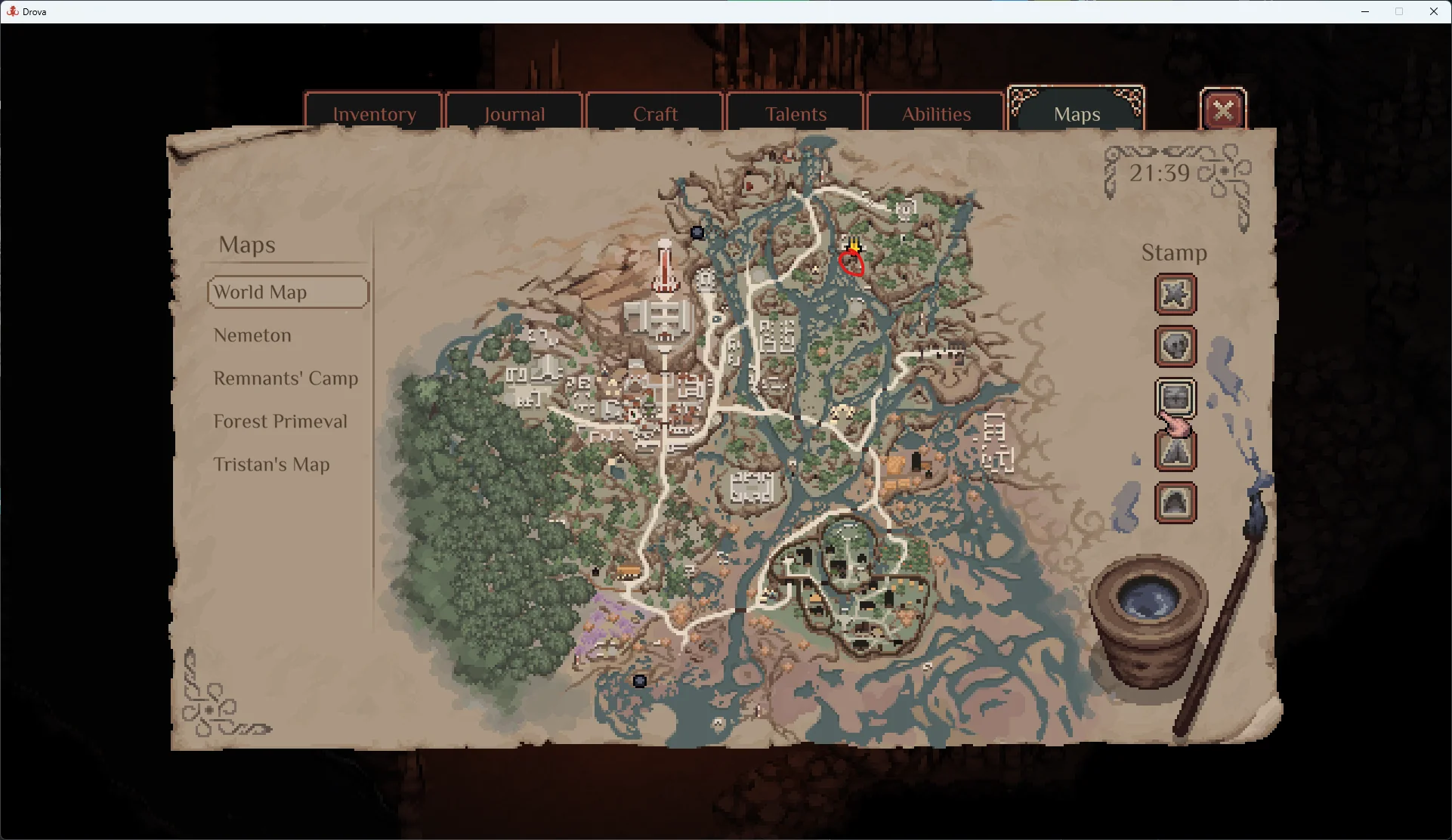This screenshot has width=1452, height=840.
Task: View the Remnants' Camp map
Action: pyautogui.click(x=286, y=378)
